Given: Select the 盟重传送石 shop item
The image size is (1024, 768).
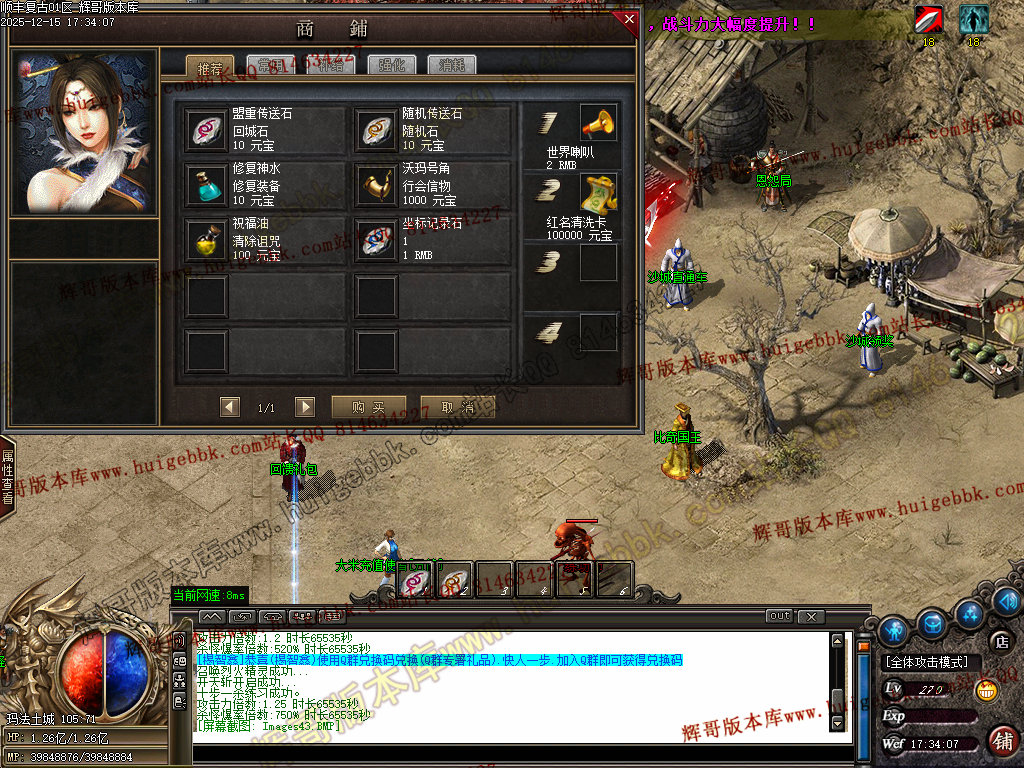Looking at the screenshot, I should 208,131.
